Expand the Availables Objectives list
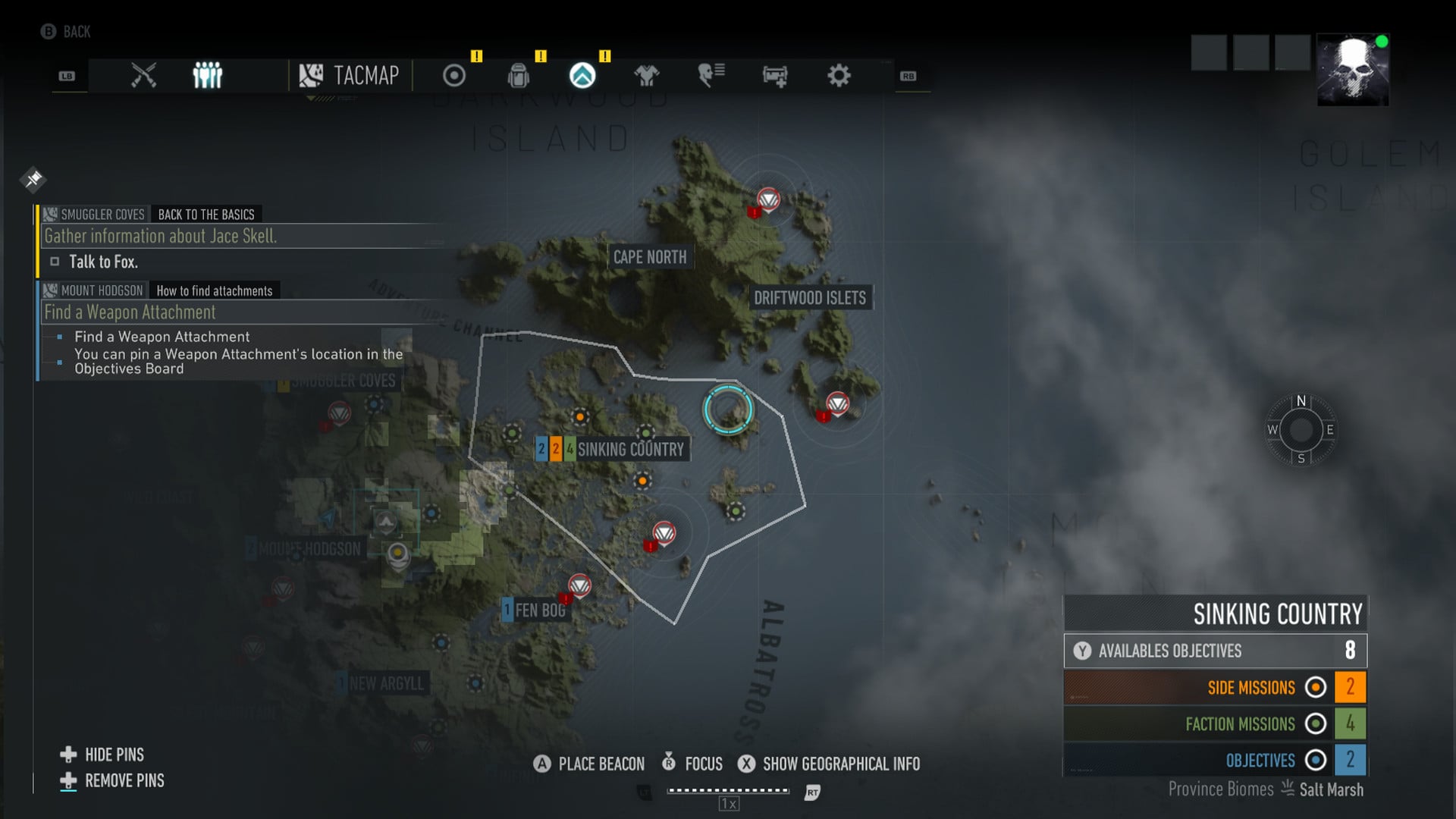1456x819 pixels. [x=1213, y=651]
